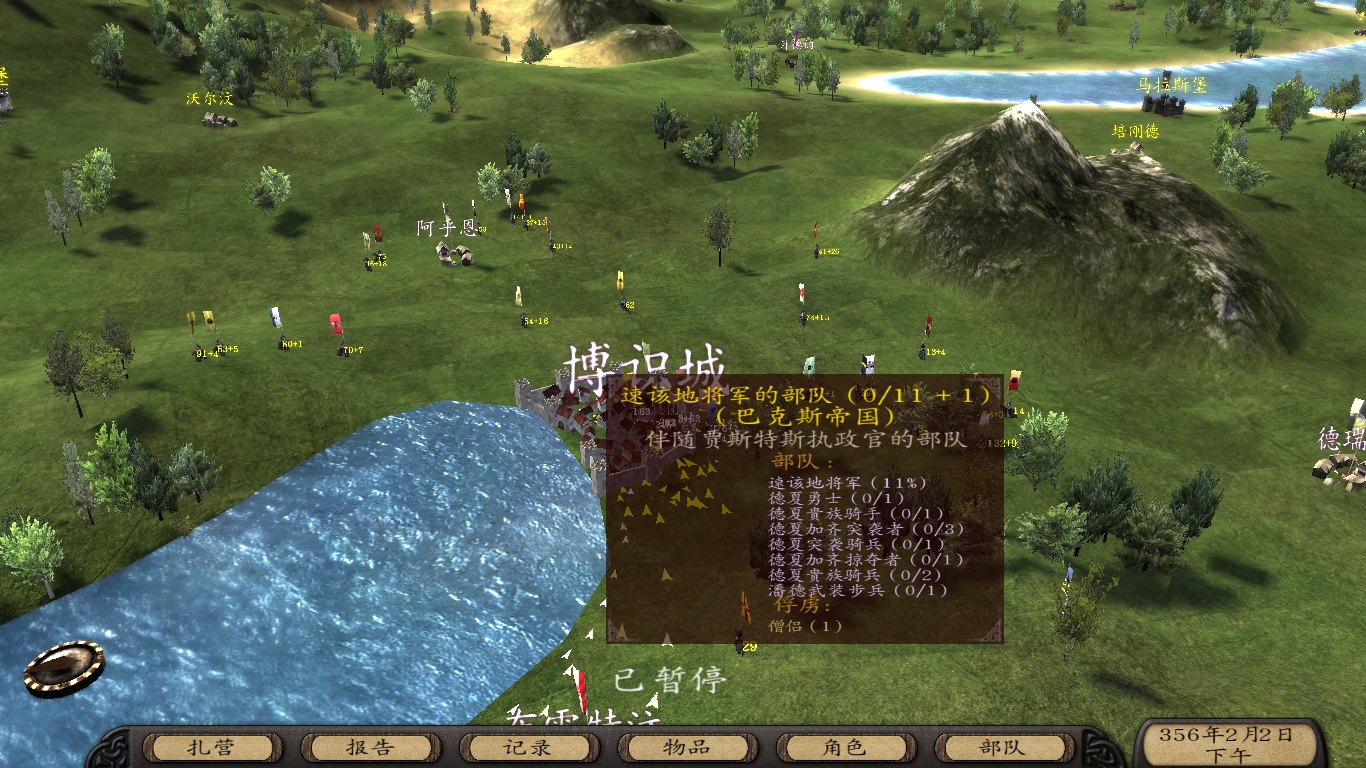
Task: Select the 阿乎恩 village map label
Action: pos(447,228)
